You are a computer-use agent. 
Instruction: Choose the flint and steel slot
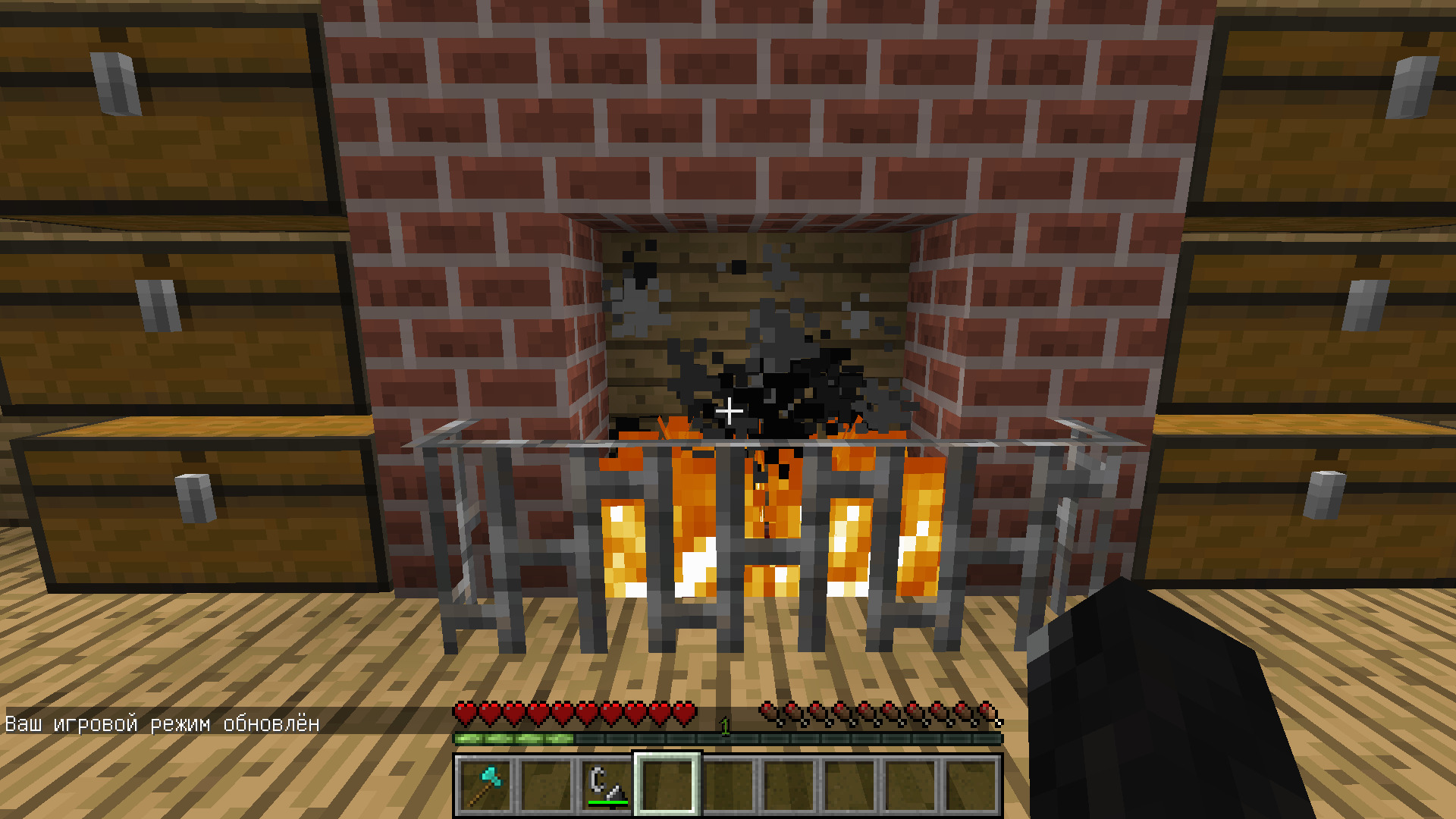[607, 786]
